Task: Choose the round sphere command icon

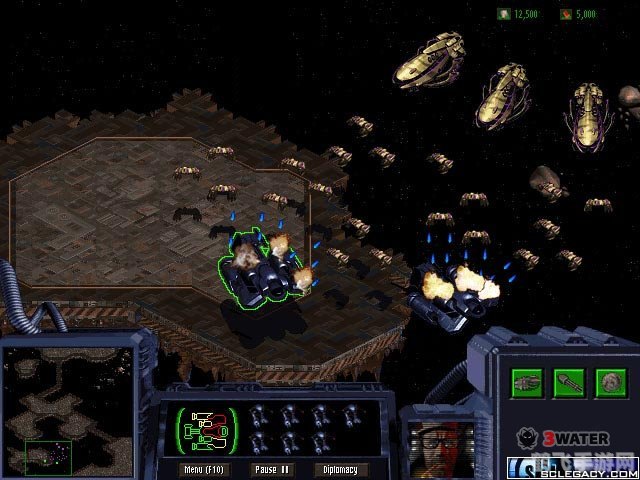Action: (x=608, y=382)
